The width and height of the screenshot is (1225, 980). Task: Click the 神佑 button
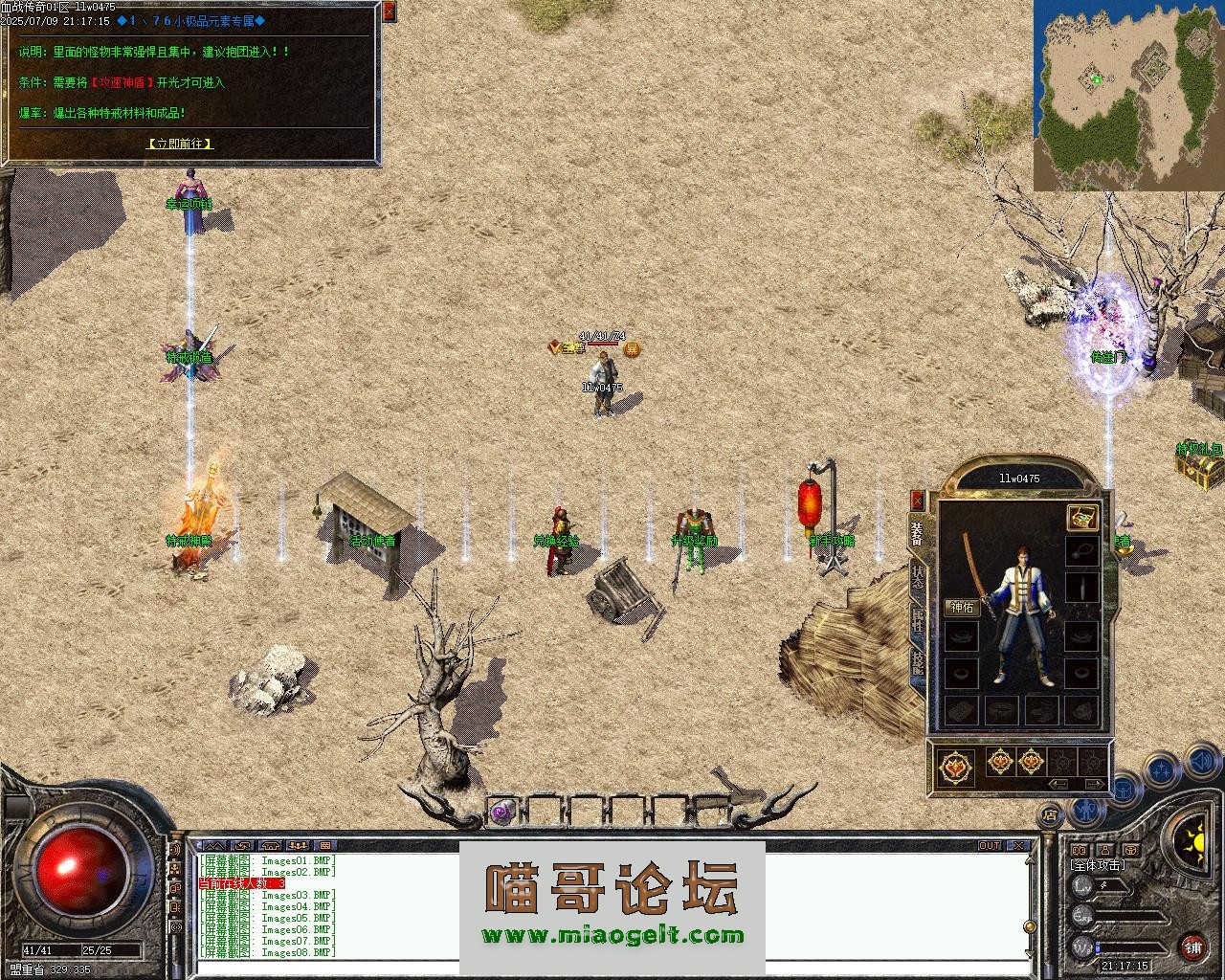(x=961, y=607)
